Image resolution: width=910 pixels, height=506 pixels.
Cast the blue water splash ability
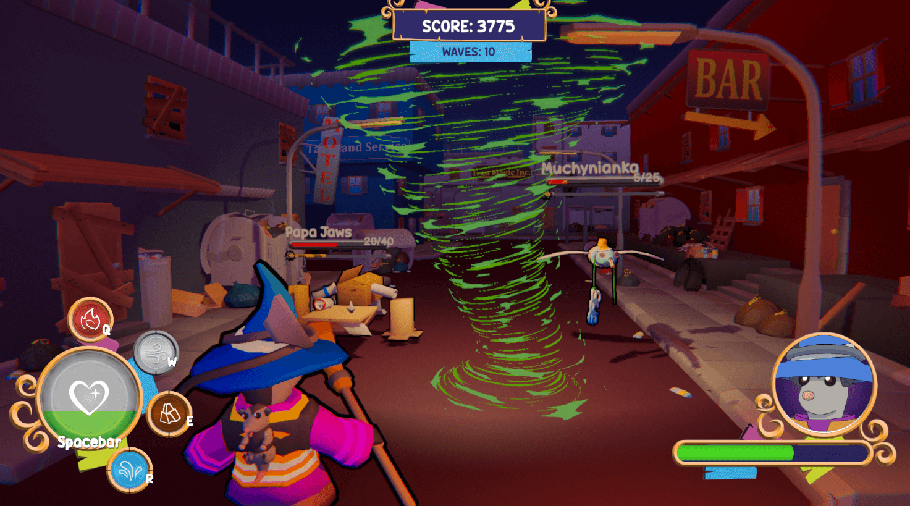click(x=130, y=470)
